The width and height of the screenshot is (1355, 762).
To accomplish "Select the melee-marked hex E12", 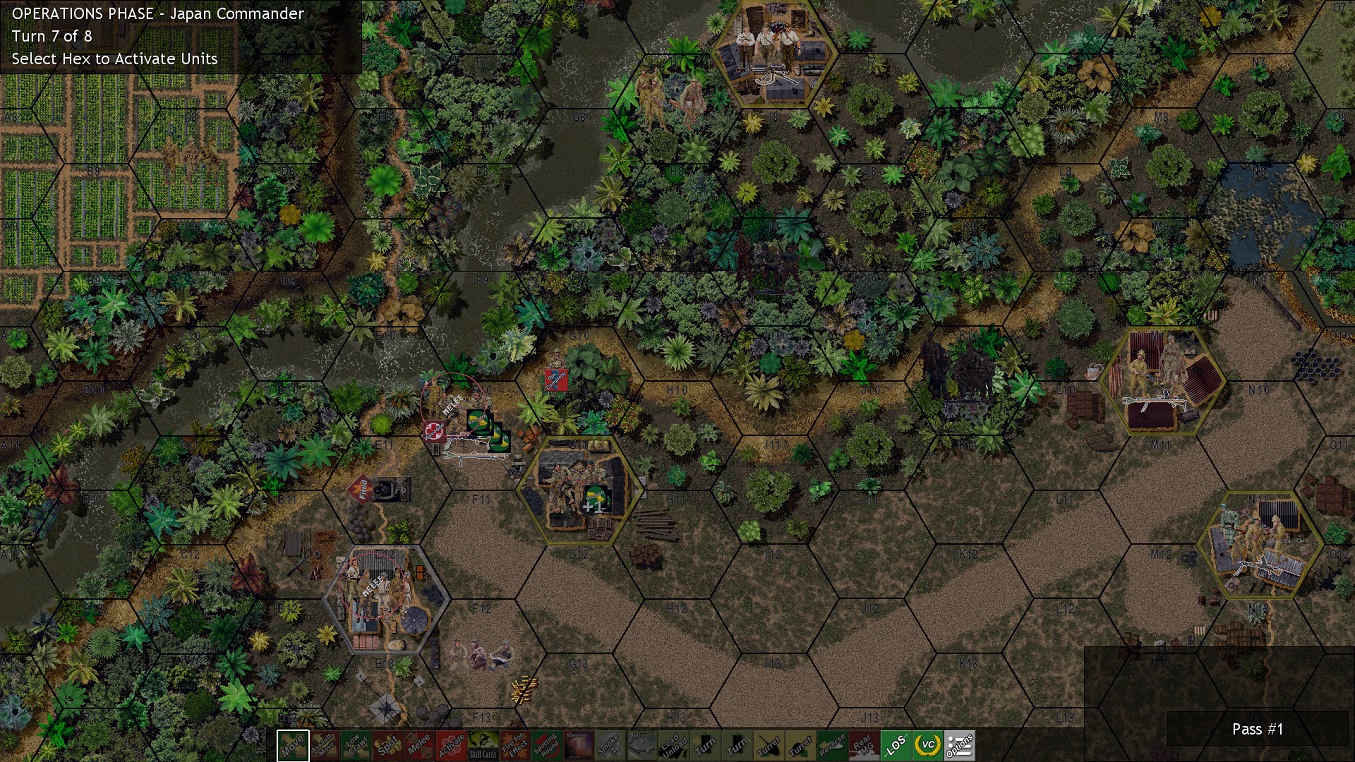I will point(386,600).
